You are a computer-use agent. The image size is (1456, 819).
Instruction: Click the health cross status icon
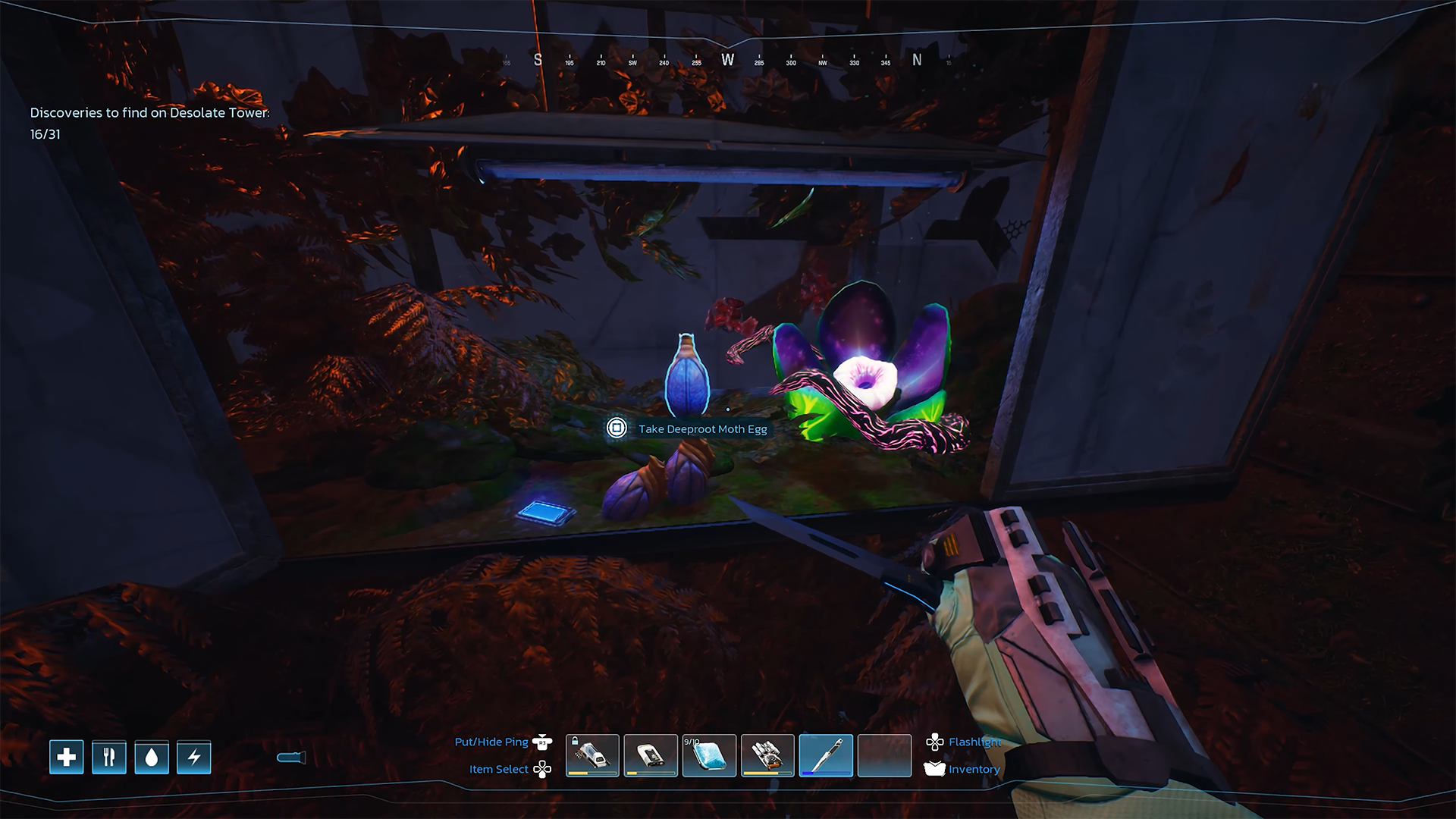click(67, 757)
